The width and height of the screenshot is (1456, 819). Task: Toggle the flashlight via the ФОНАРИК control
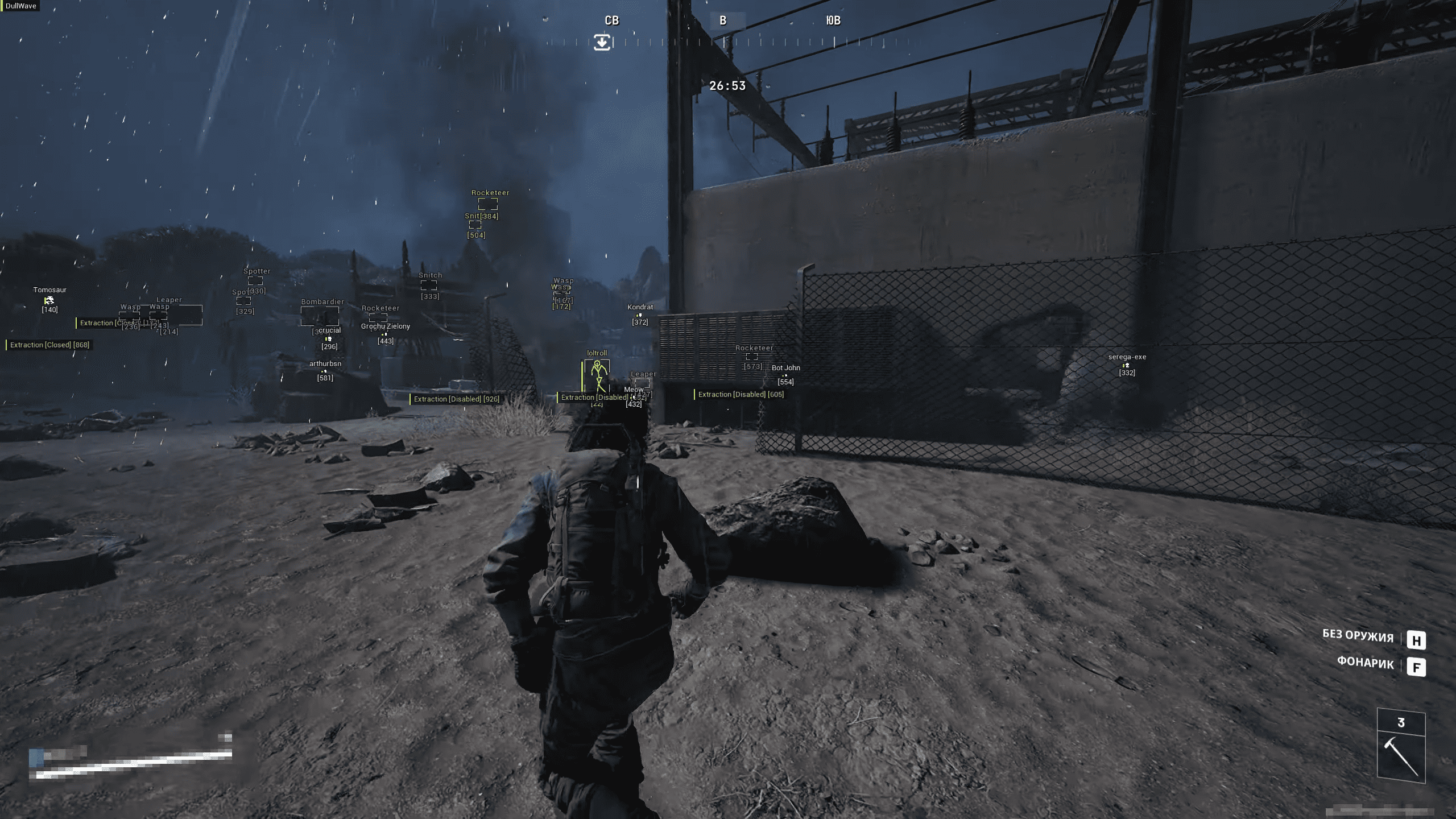click(x=1364, y=664)
